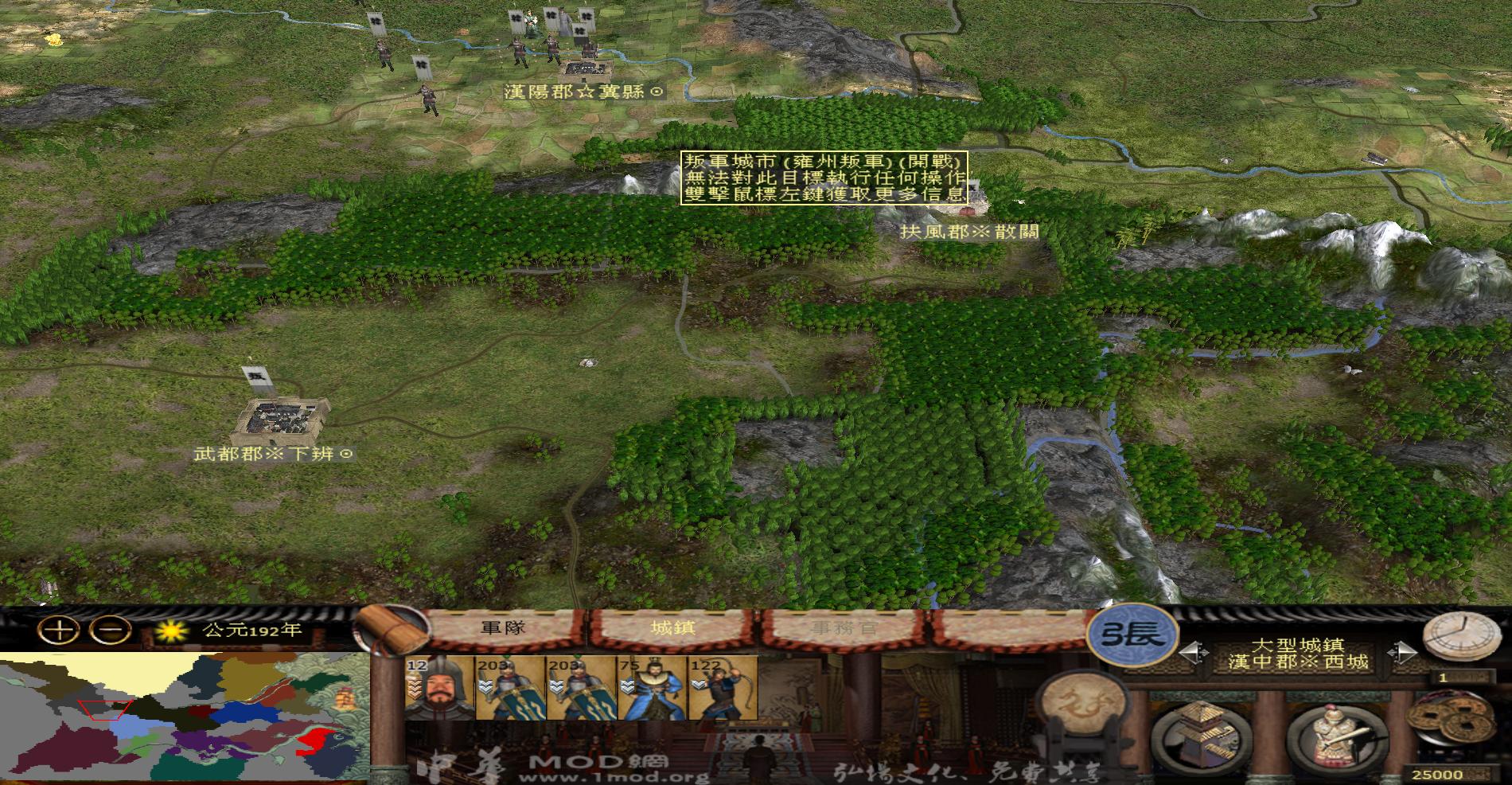1512x785 pixels.
Task: Select the general's unit card
Action: pyautogui.click(x=439, y=689)
